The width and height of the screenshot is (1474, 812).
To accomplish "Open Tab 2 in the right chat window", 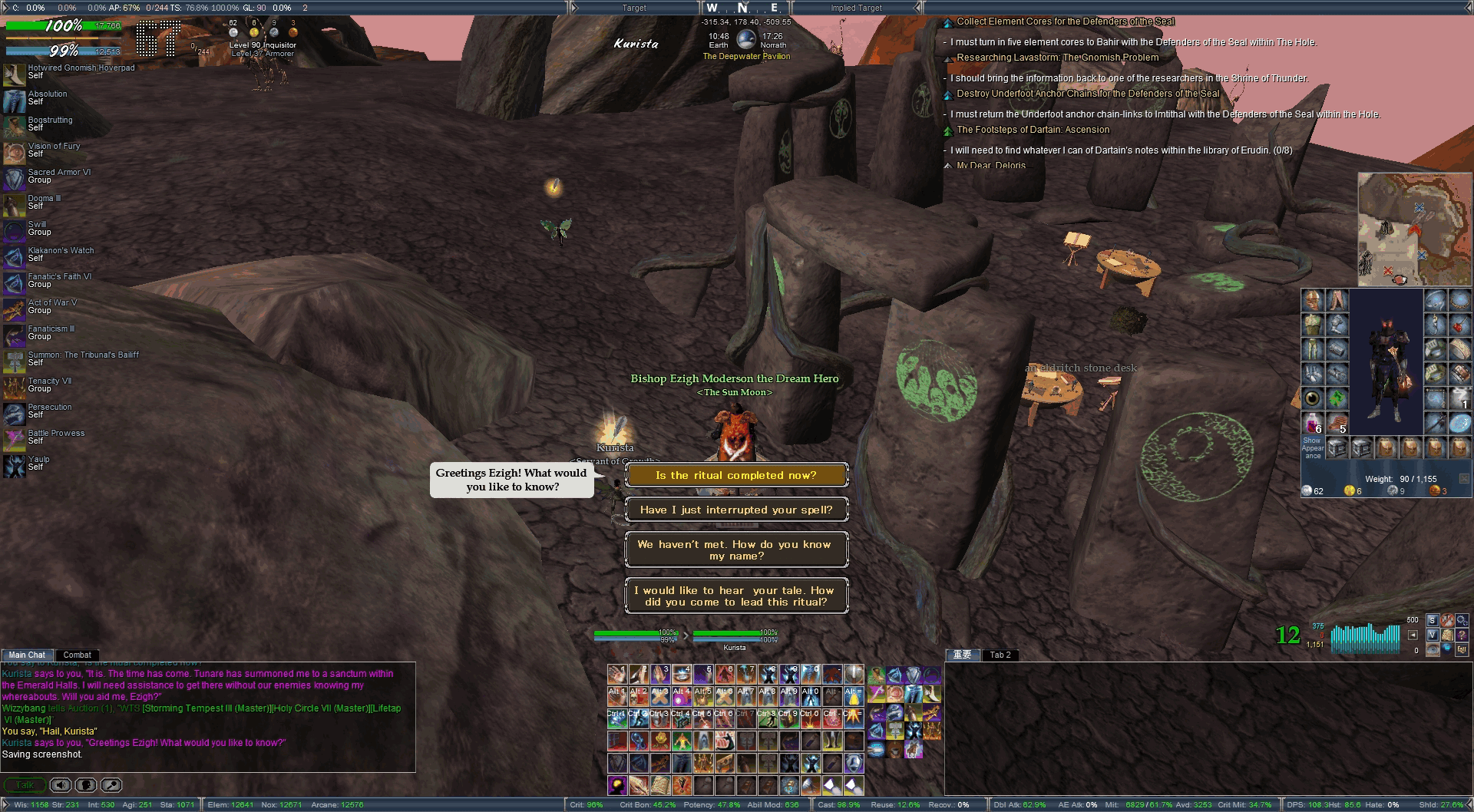I will click(x=1000, y=655).
